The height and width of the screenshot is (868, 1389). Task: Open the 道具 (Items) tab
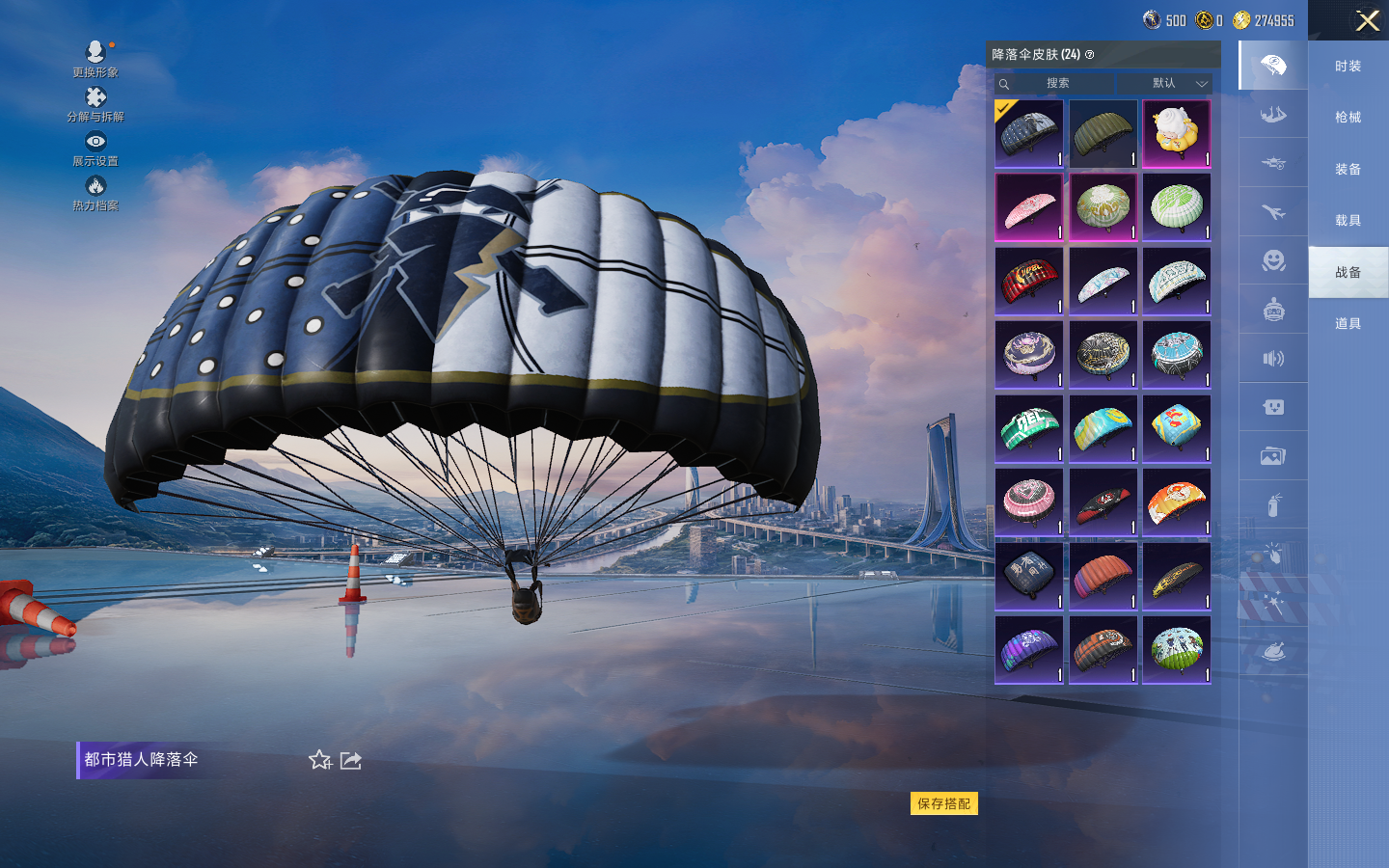point(1348,324)
